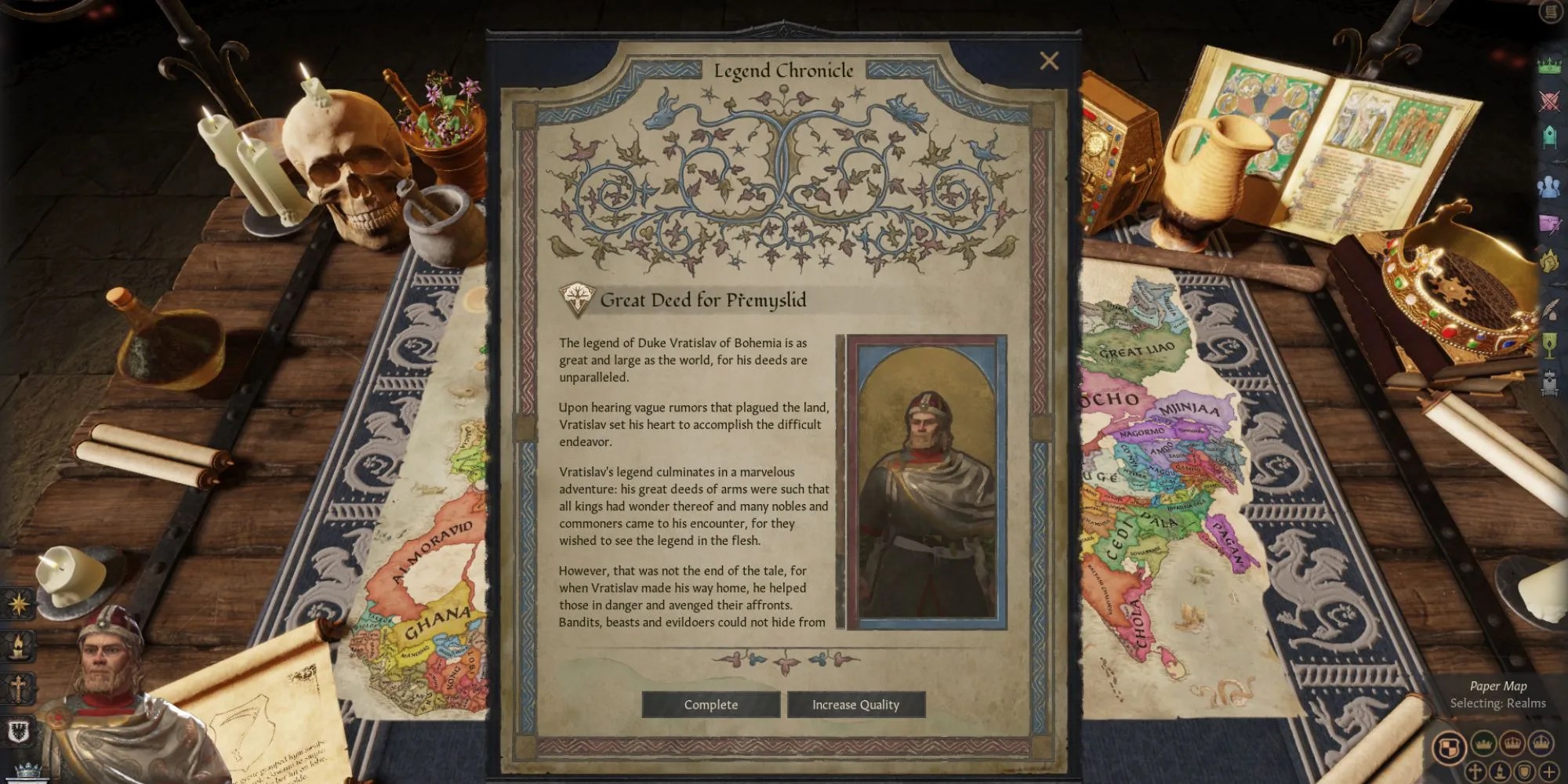
Task: Open the green crown realm tab
Action: click(x=1549, y=65)
